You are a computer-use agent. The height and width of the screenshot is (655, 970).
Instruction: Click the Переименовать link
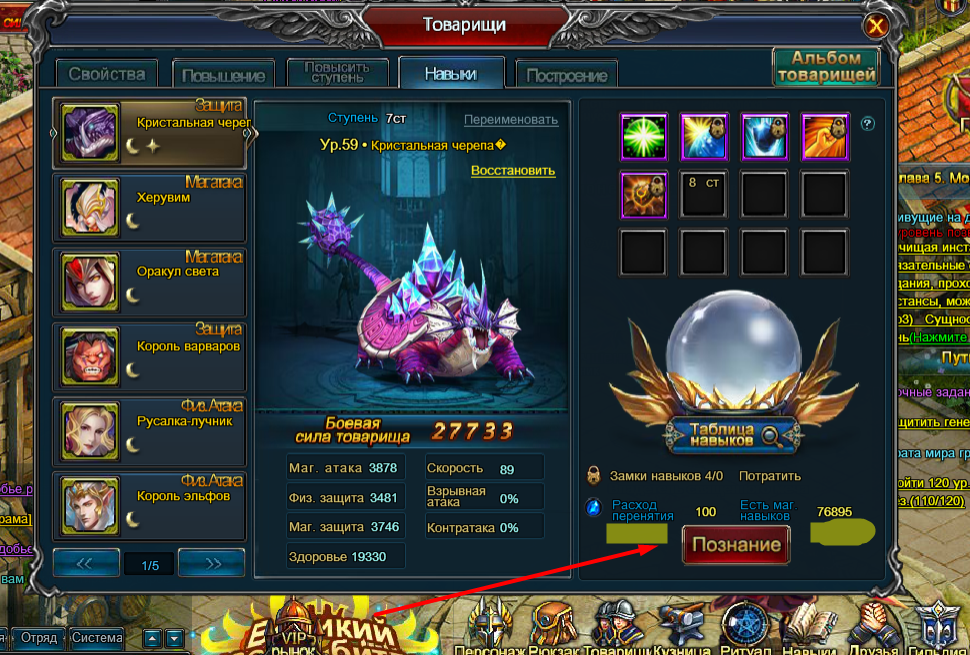tap(510, 120)
